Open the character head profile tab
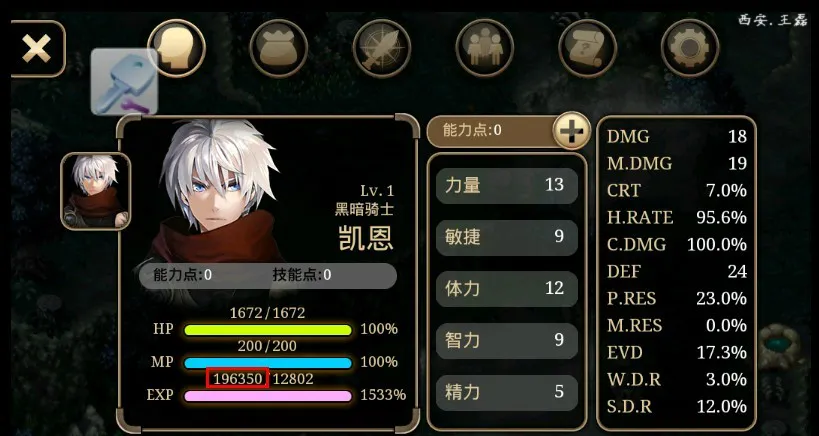 pos(177,47)
